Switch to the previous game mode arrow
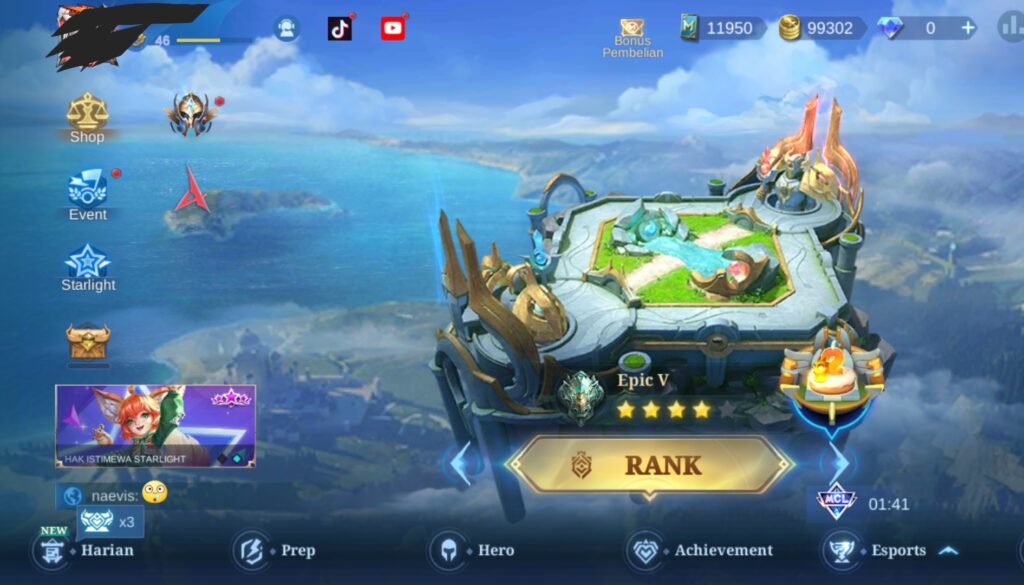Viewport: 1024px width, 585px height. 460,464
